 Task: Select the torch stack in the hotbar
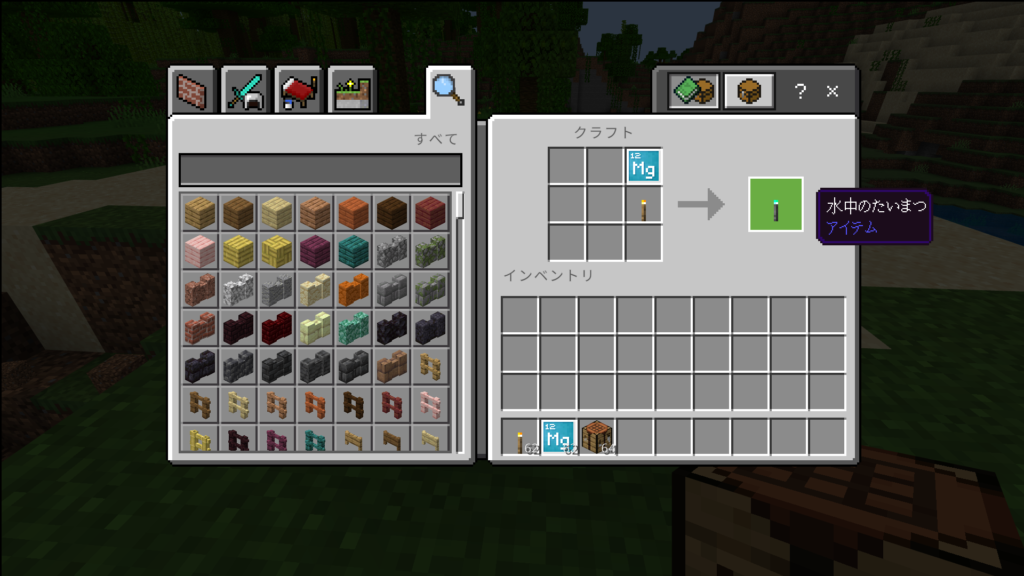(x=521, y=438)
